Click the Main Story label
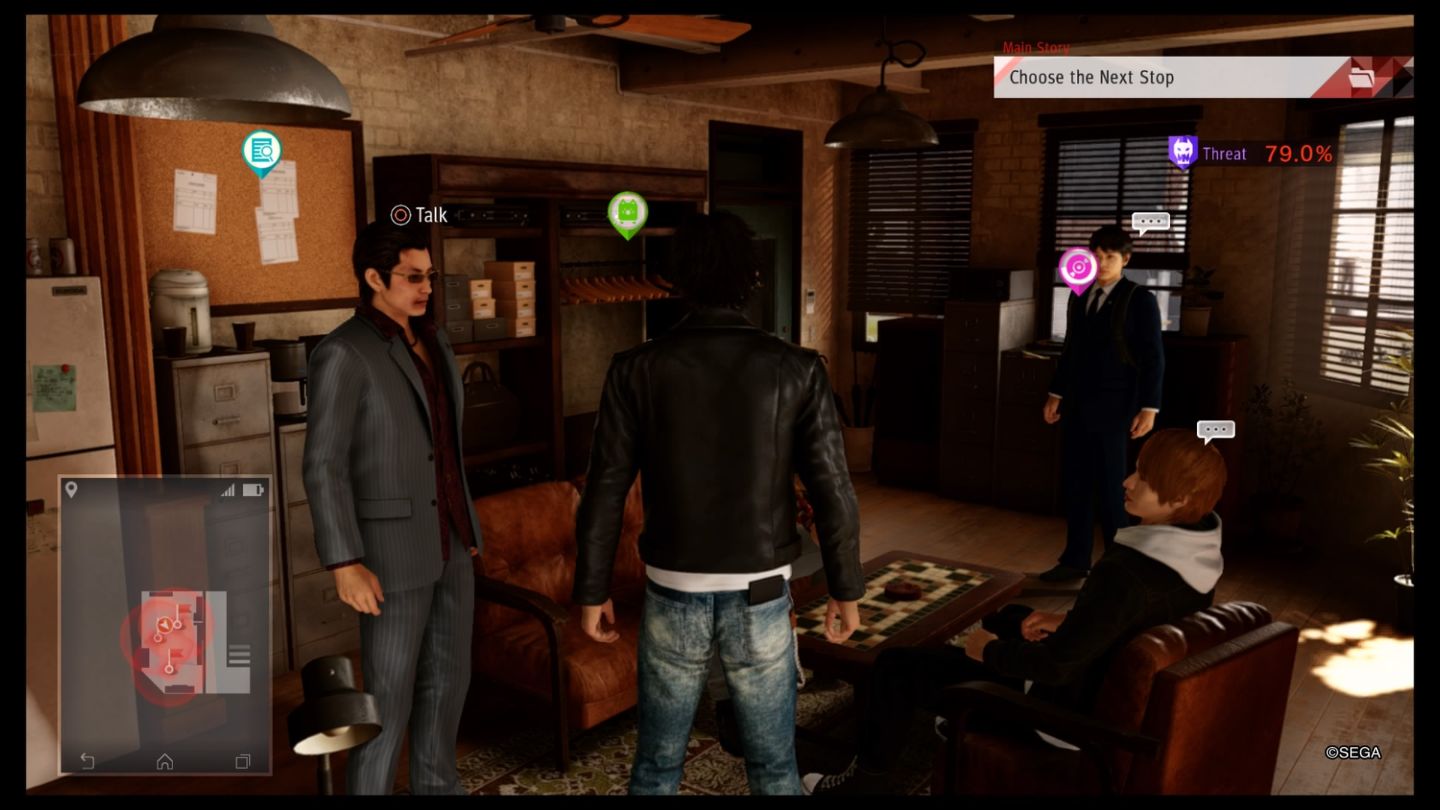 [1035, 47]
